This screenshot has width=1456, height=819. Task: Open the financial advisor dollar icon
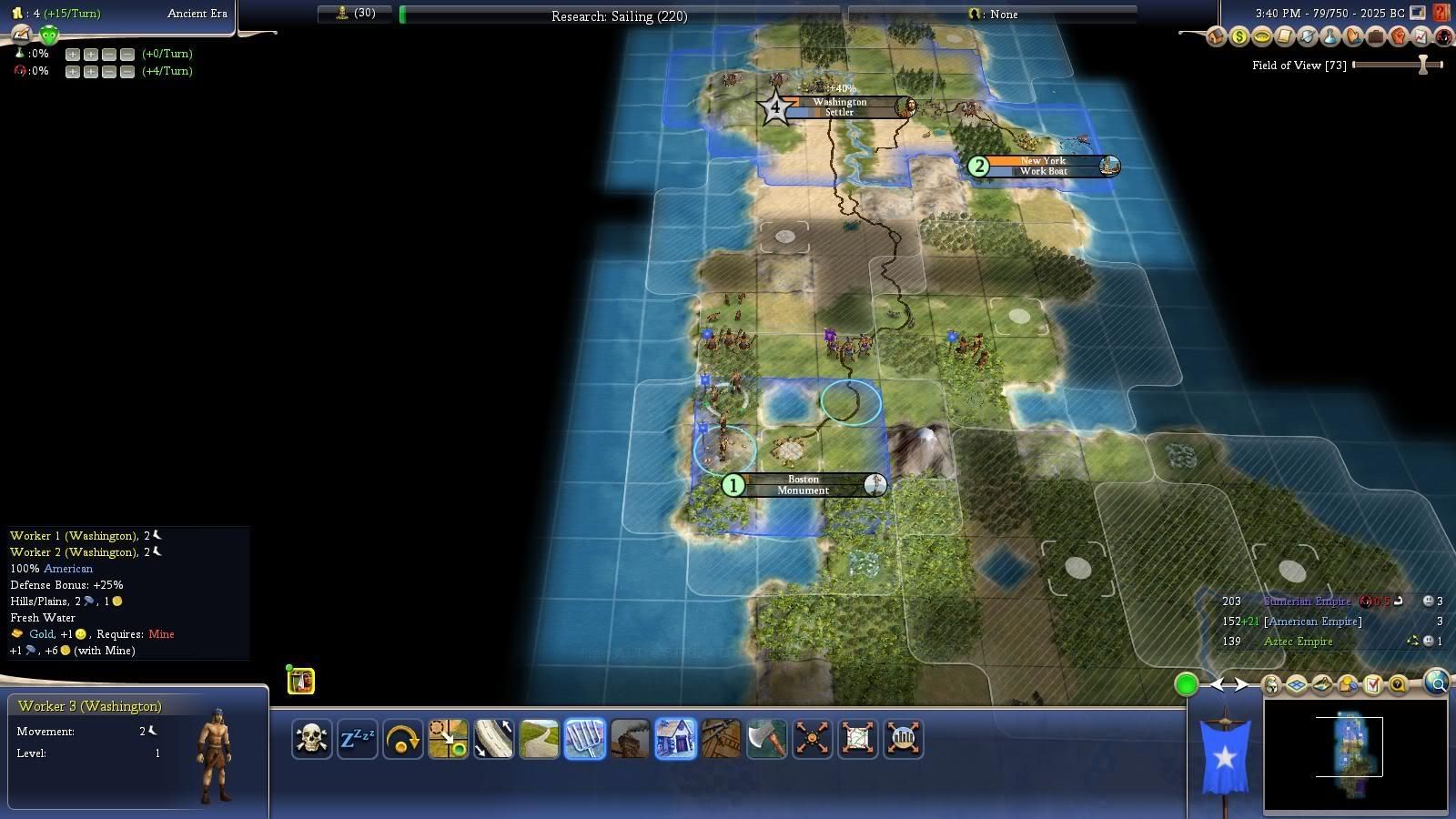[x=1239, y=37]
